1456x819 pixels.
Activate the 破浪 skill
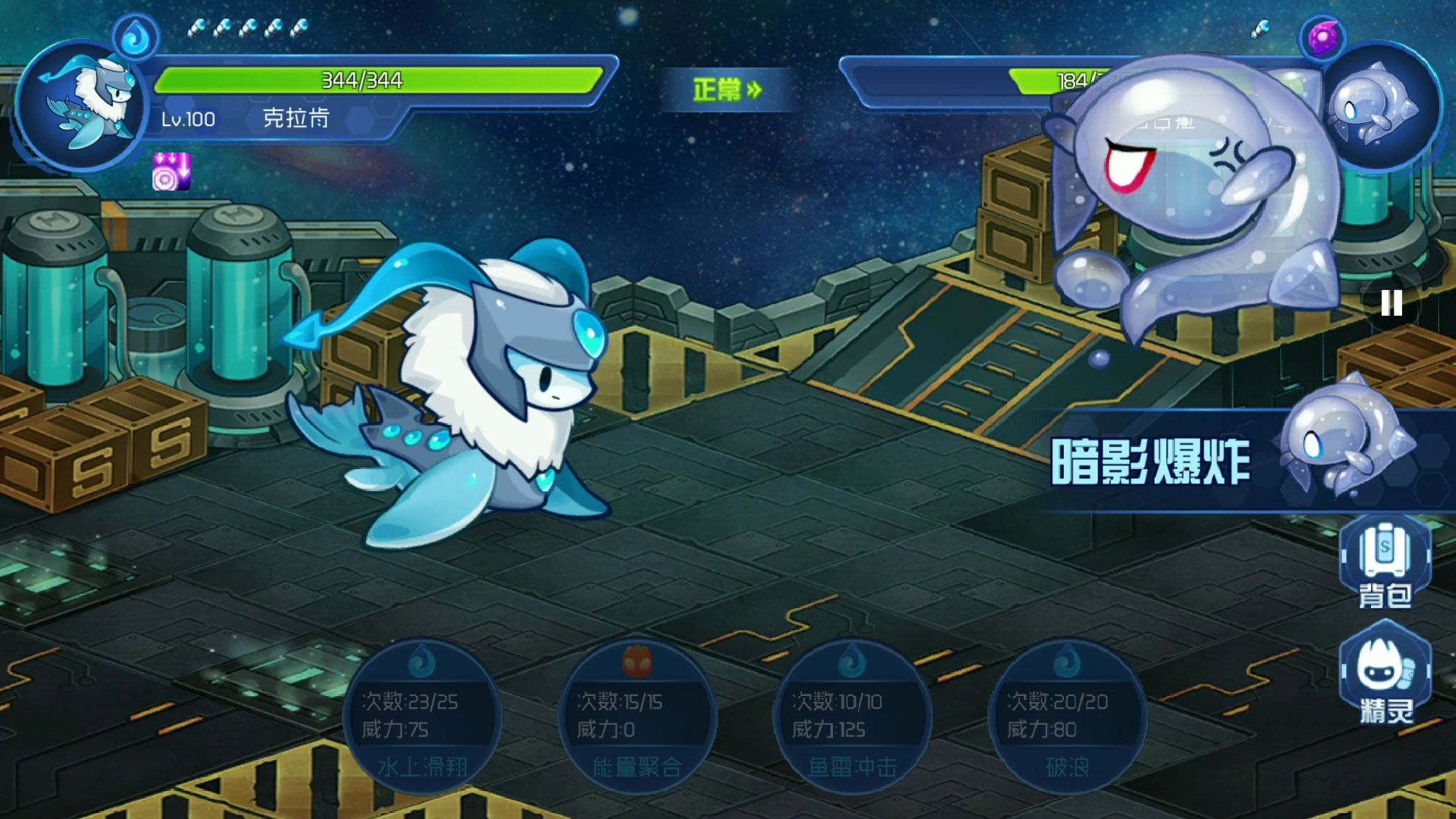1067,717
